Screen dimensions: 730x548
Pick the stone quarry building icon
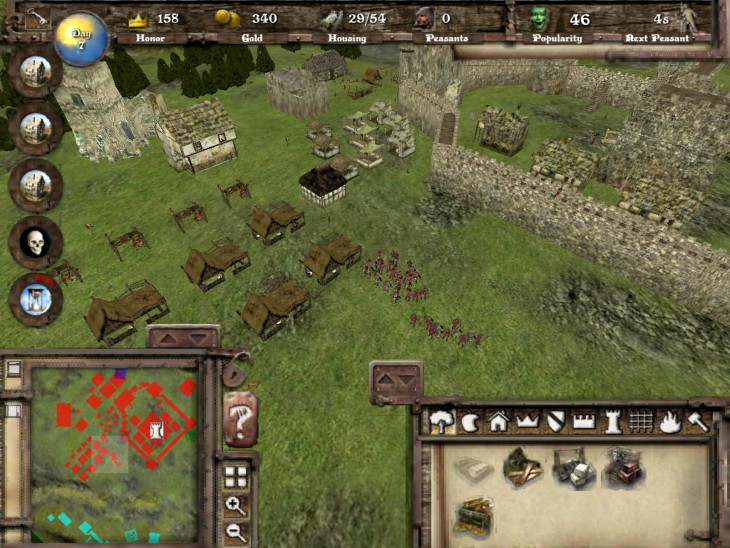pyautogui.click(x=573, y=468)
